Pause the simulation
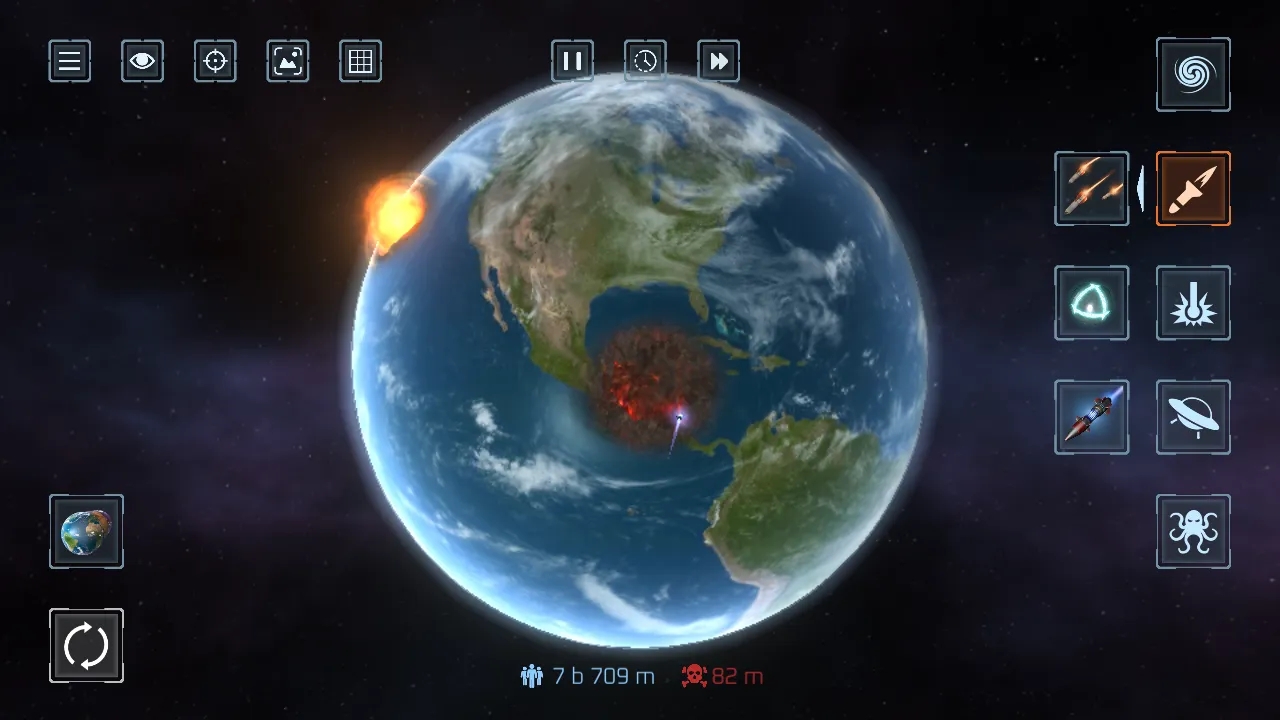Image resolution: width=1280 pixels, height=720 pixels. pyautogui.click(x=572, y=61)
